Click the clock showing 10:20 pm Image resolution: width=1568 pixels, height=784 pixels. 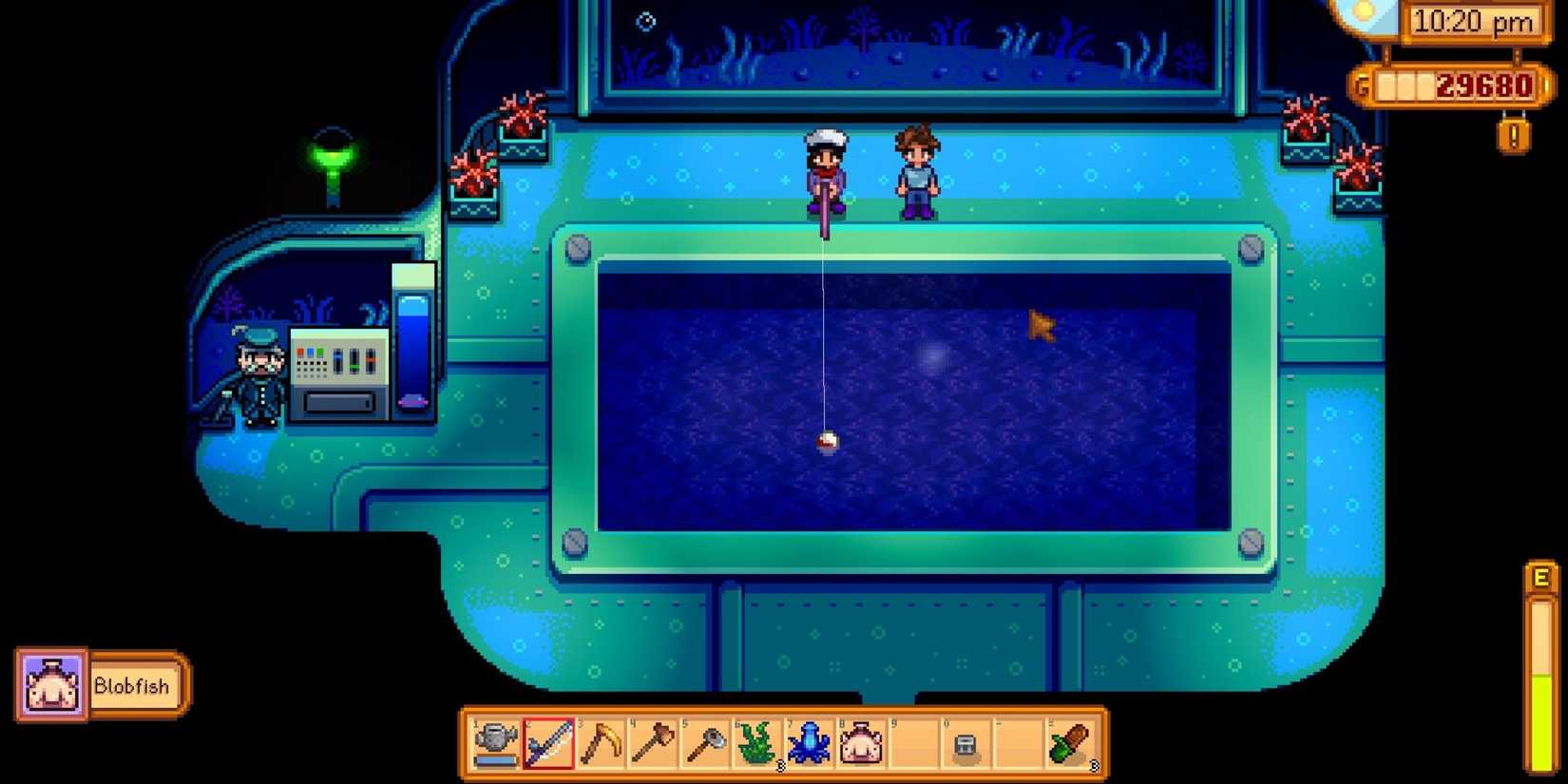1471,21
